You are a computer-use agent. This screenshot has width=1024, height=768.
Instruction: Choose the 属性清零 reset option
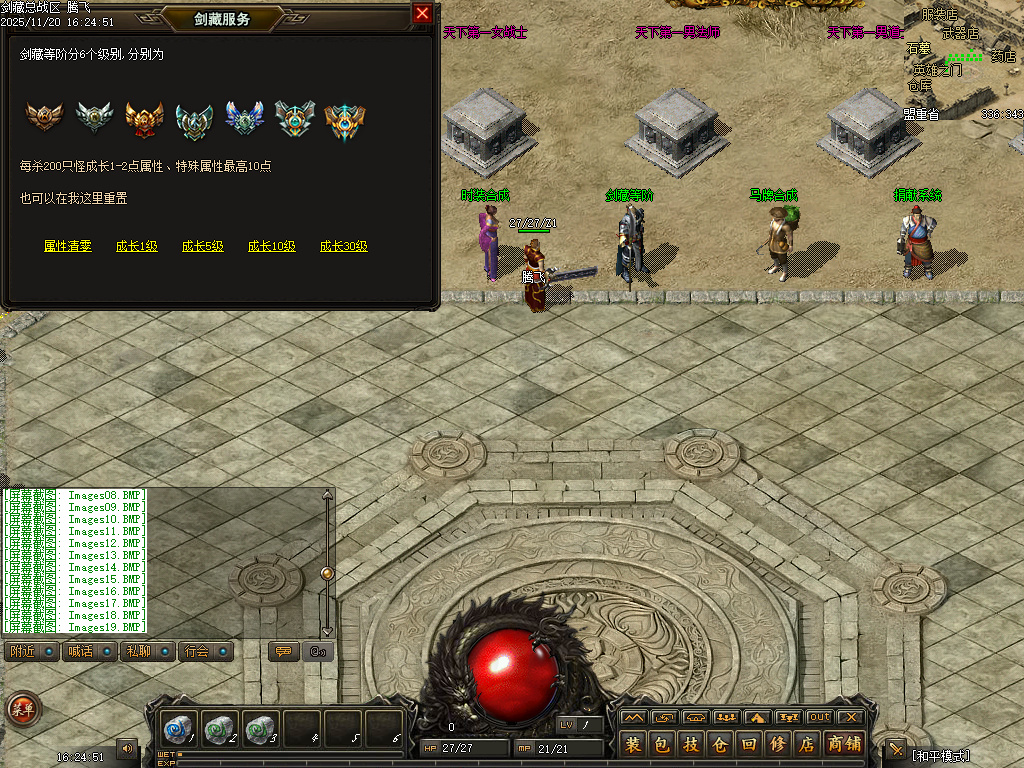click(68, 246)
